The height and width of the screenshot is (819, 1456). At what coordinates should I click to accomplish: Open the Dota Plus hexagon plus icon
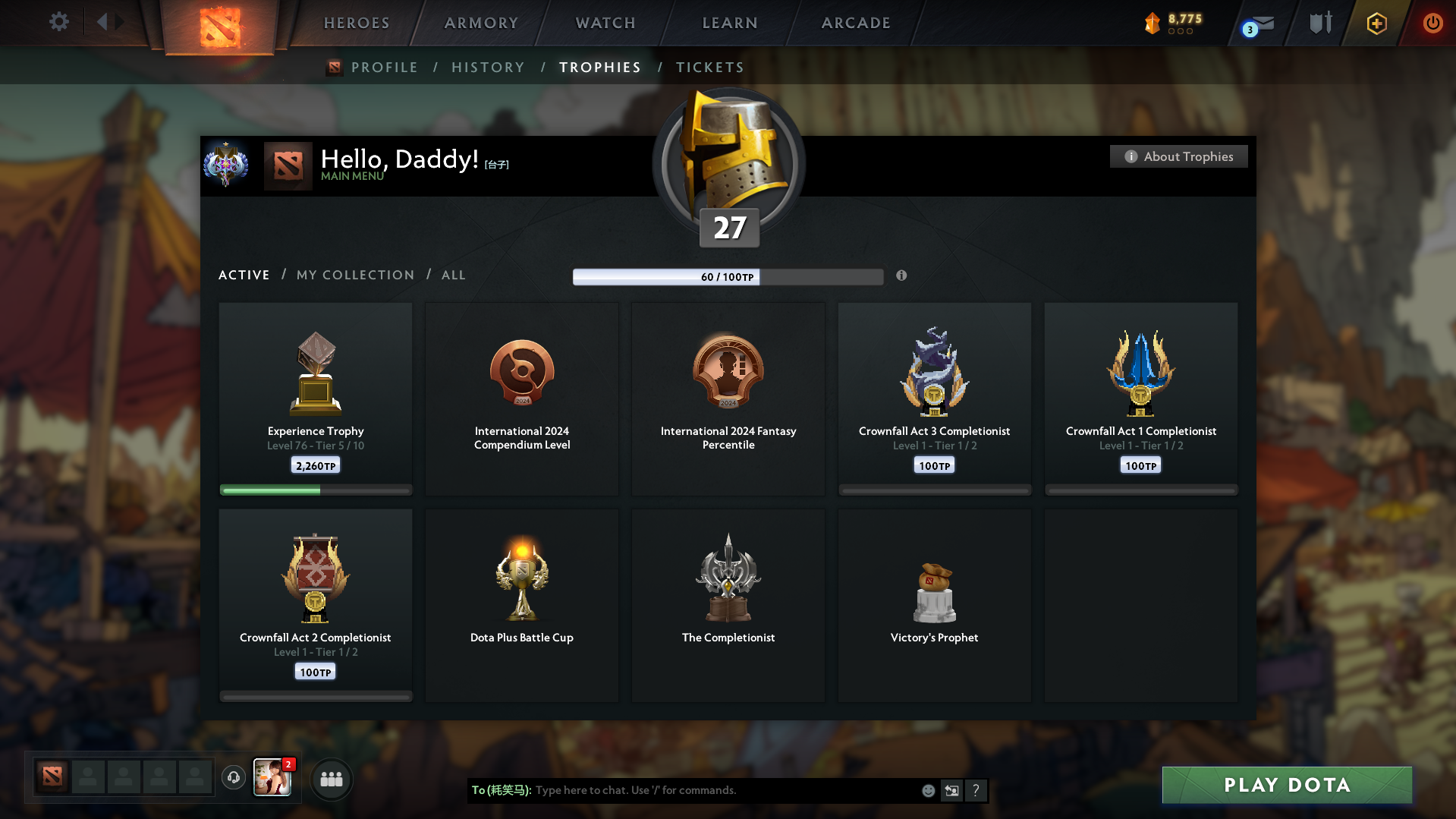1376,24
